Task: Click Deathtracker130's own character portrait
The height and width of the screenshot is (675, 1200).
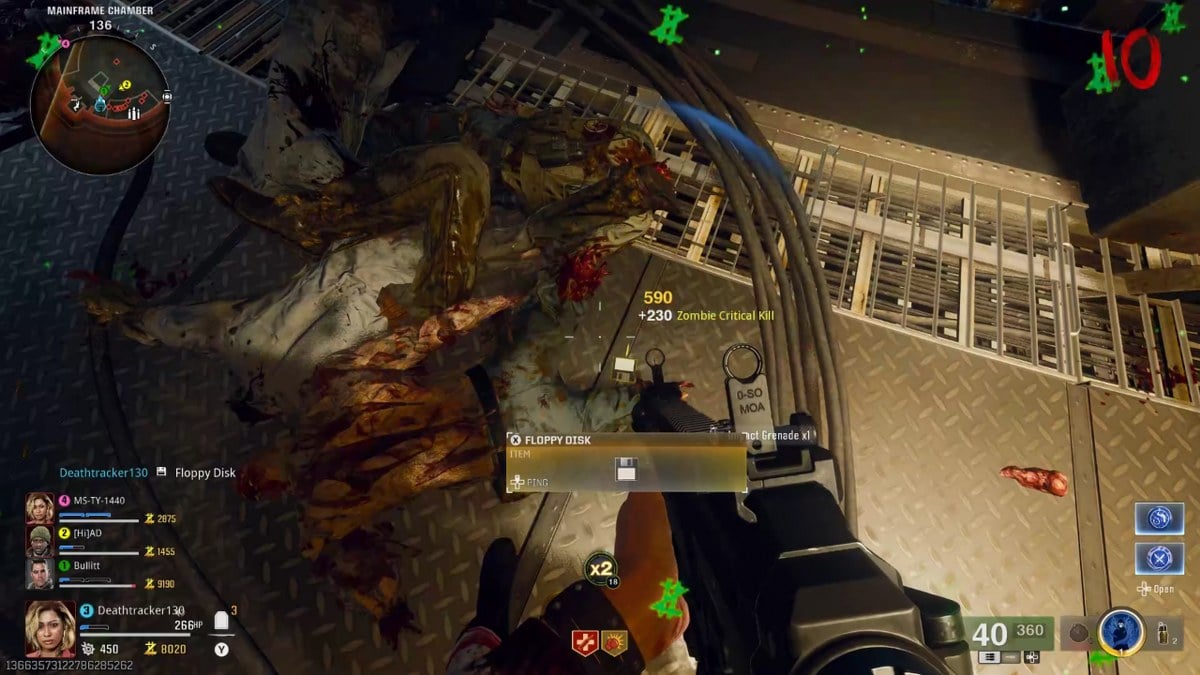Action: (50, 628)
